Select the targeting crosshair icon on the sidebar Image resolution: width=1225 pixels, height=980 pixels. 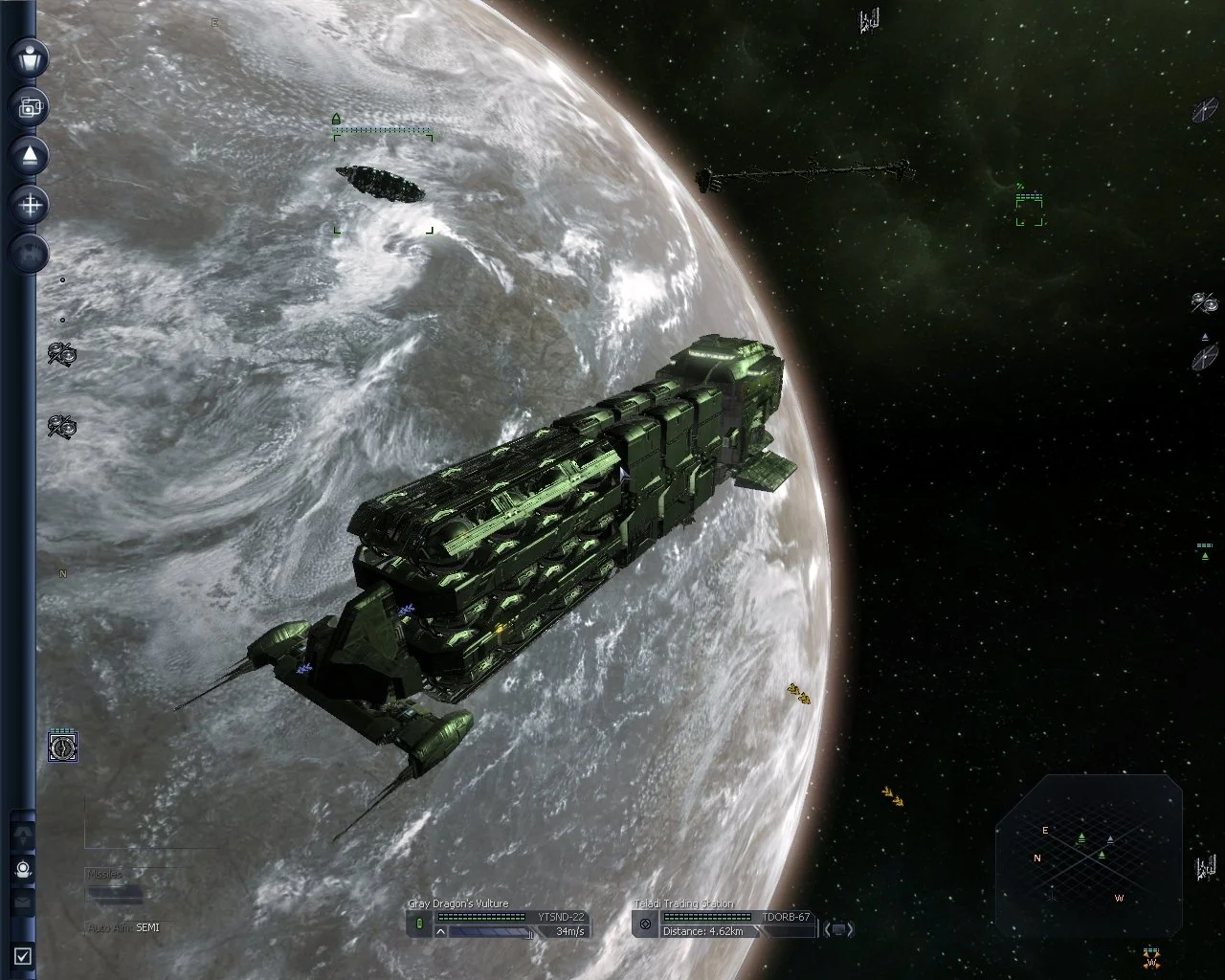[x=29, y=204]
